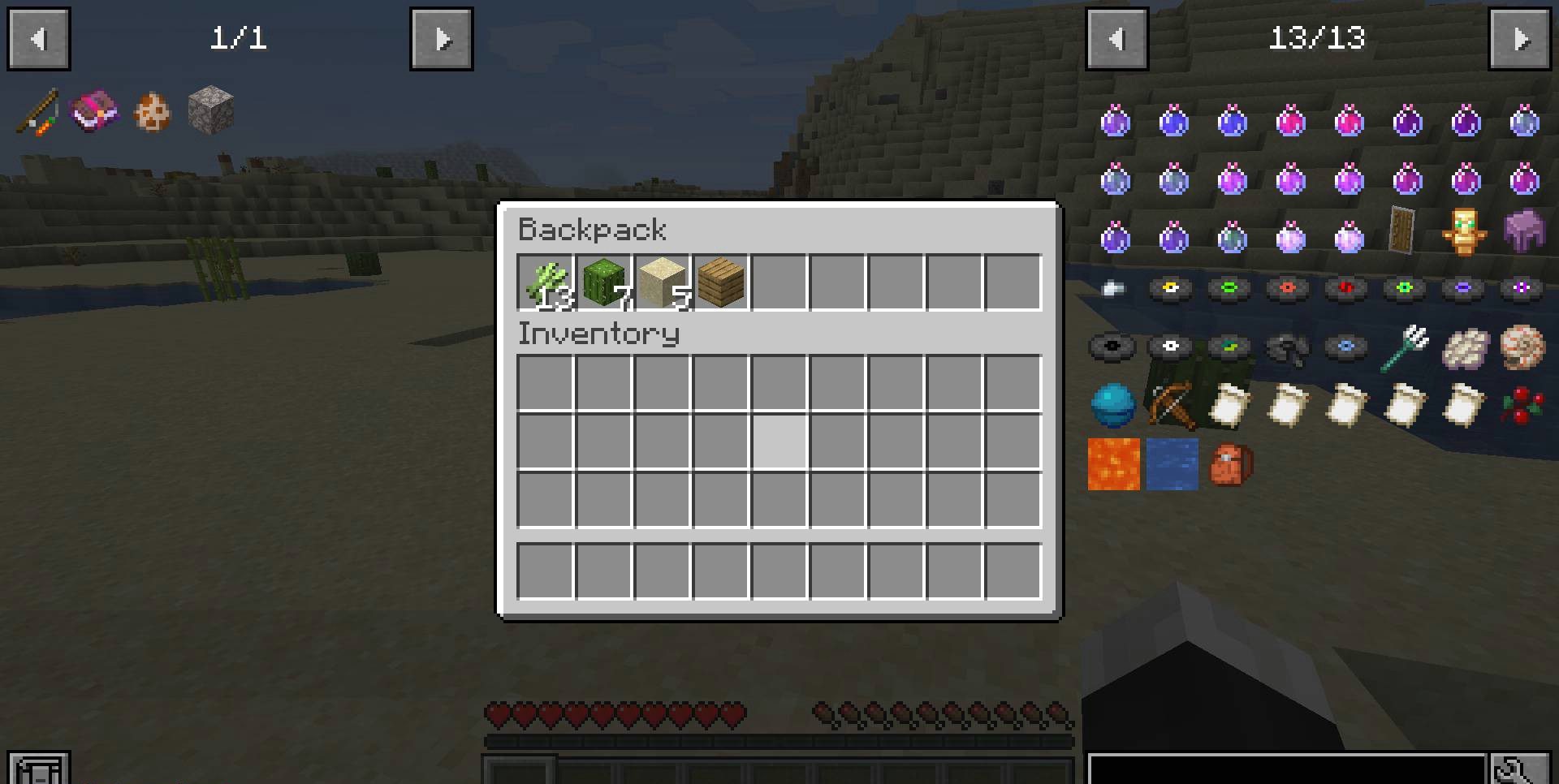Pick the music disc 13 from the list
Screen dimensions: 1559x784
(x=1170, y=288)
